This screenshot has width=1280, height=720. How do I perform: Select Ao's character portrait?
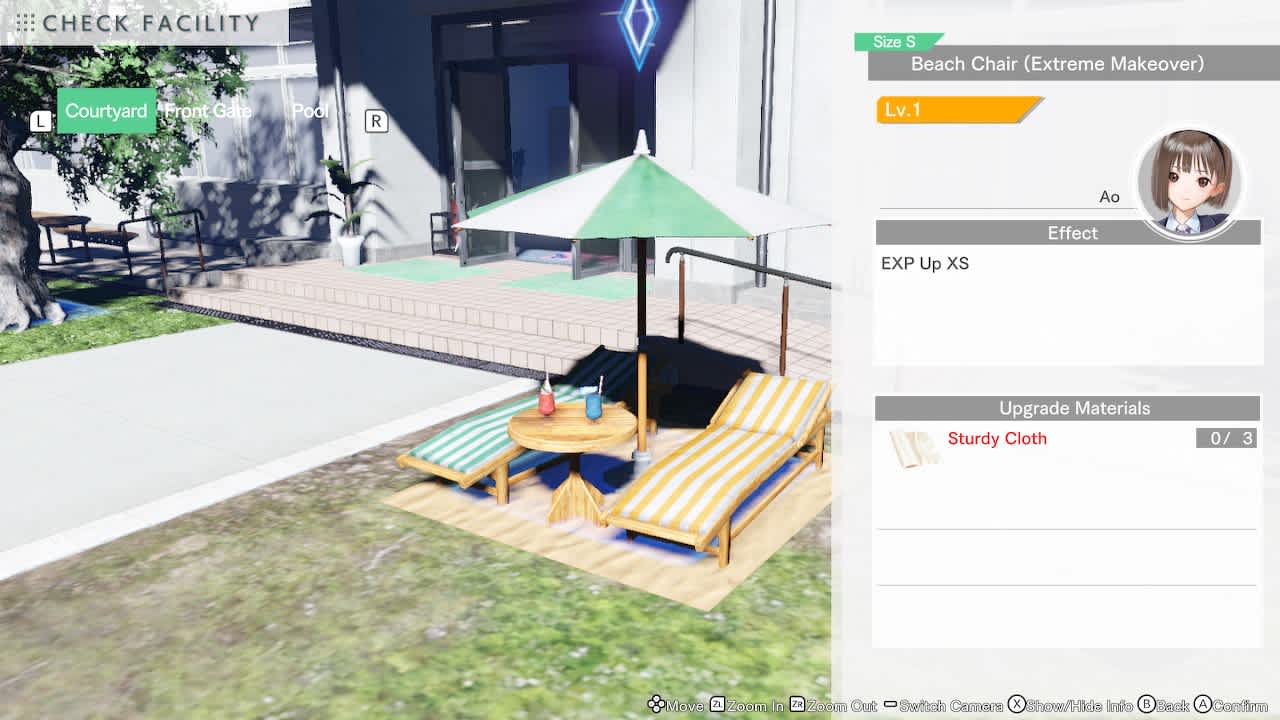[x=1190, y=183]
